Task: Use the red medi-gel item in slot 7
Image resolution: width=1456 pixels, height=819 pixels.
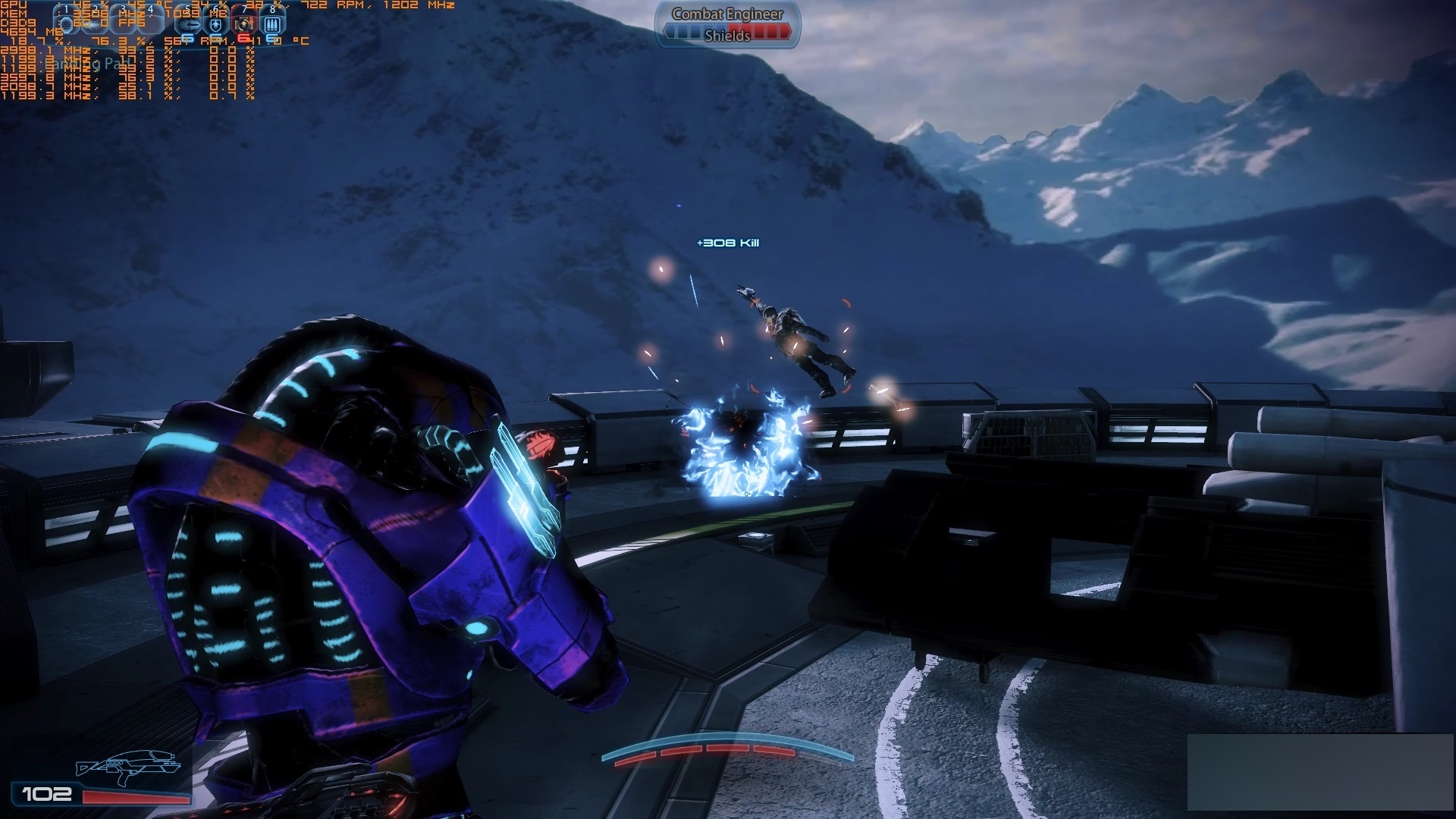Action: click(243, 24)
